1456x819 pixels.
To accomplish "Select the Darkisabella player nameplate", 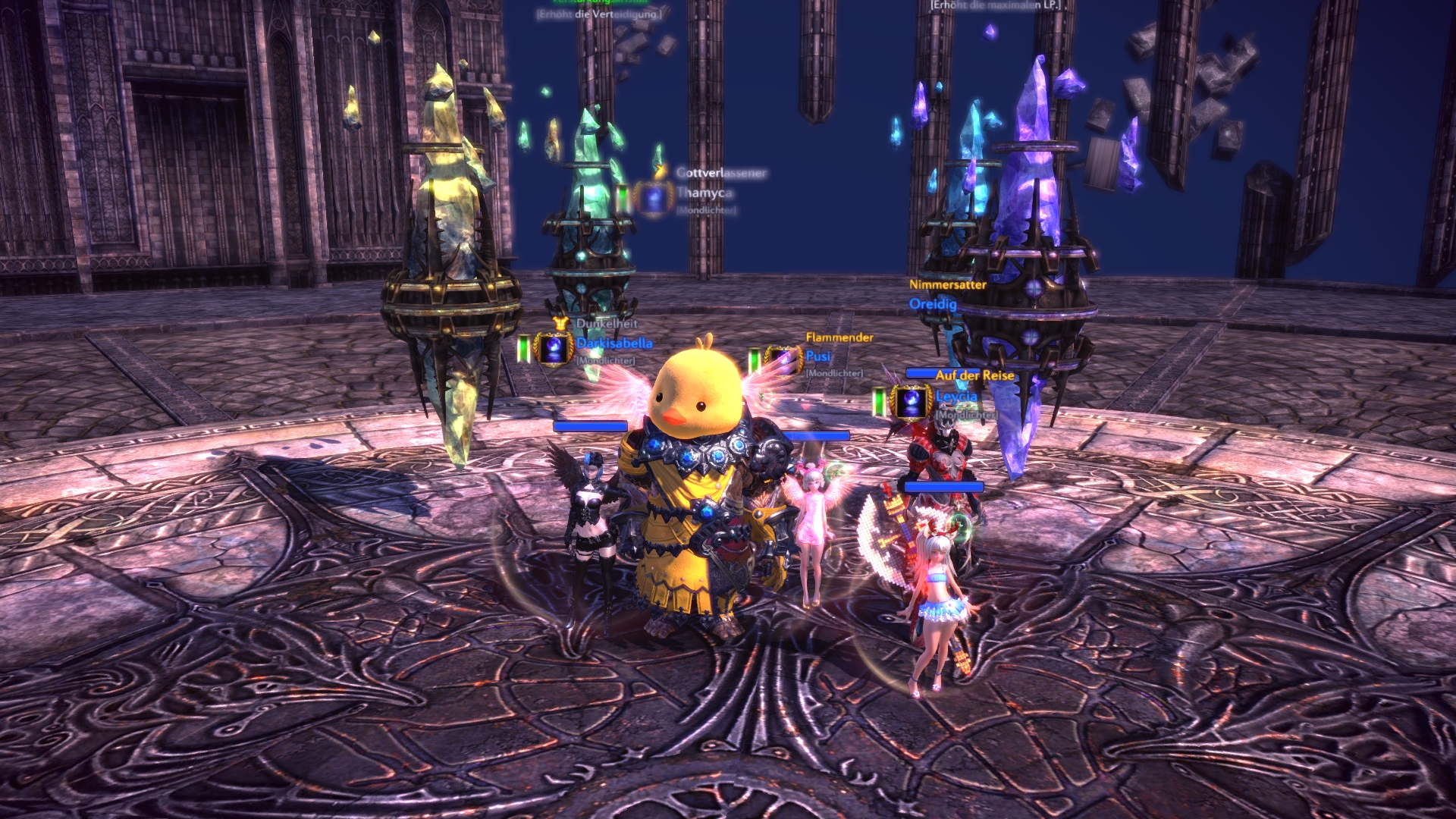I will coord(613,344).
